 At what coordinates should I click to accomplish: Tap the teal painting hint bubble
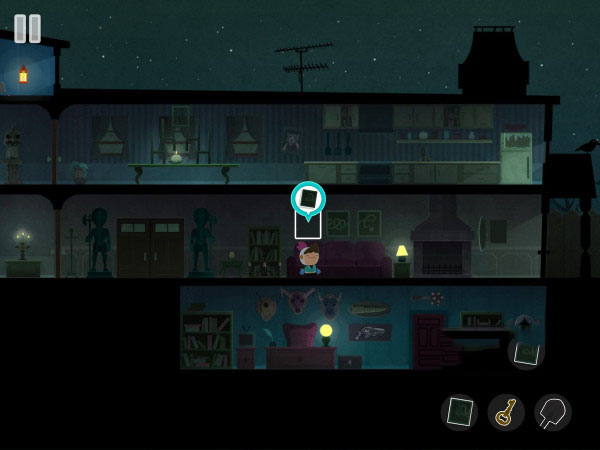click(x=308, y=198)
